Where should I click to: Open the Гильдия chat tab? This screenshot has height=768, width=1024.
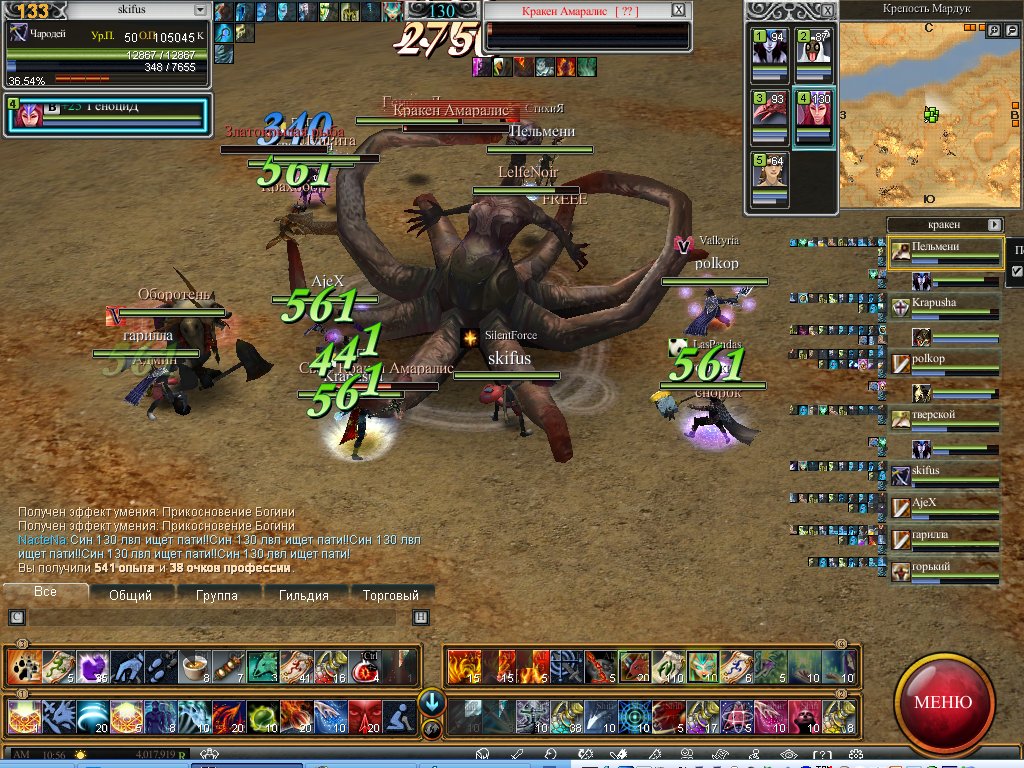point(304,595)
